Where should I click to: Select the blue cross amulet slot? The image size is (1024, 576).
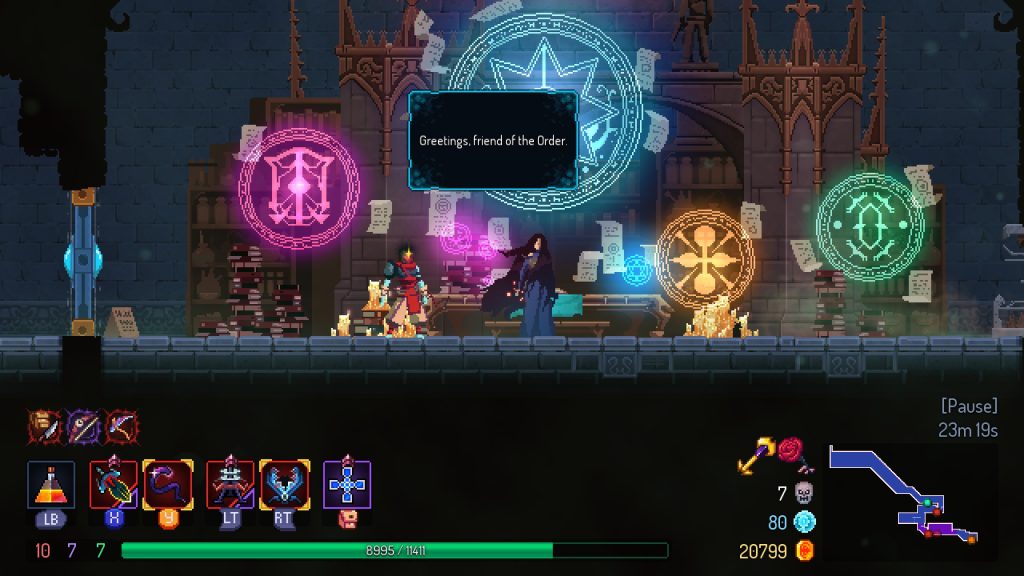coord(347,485)
